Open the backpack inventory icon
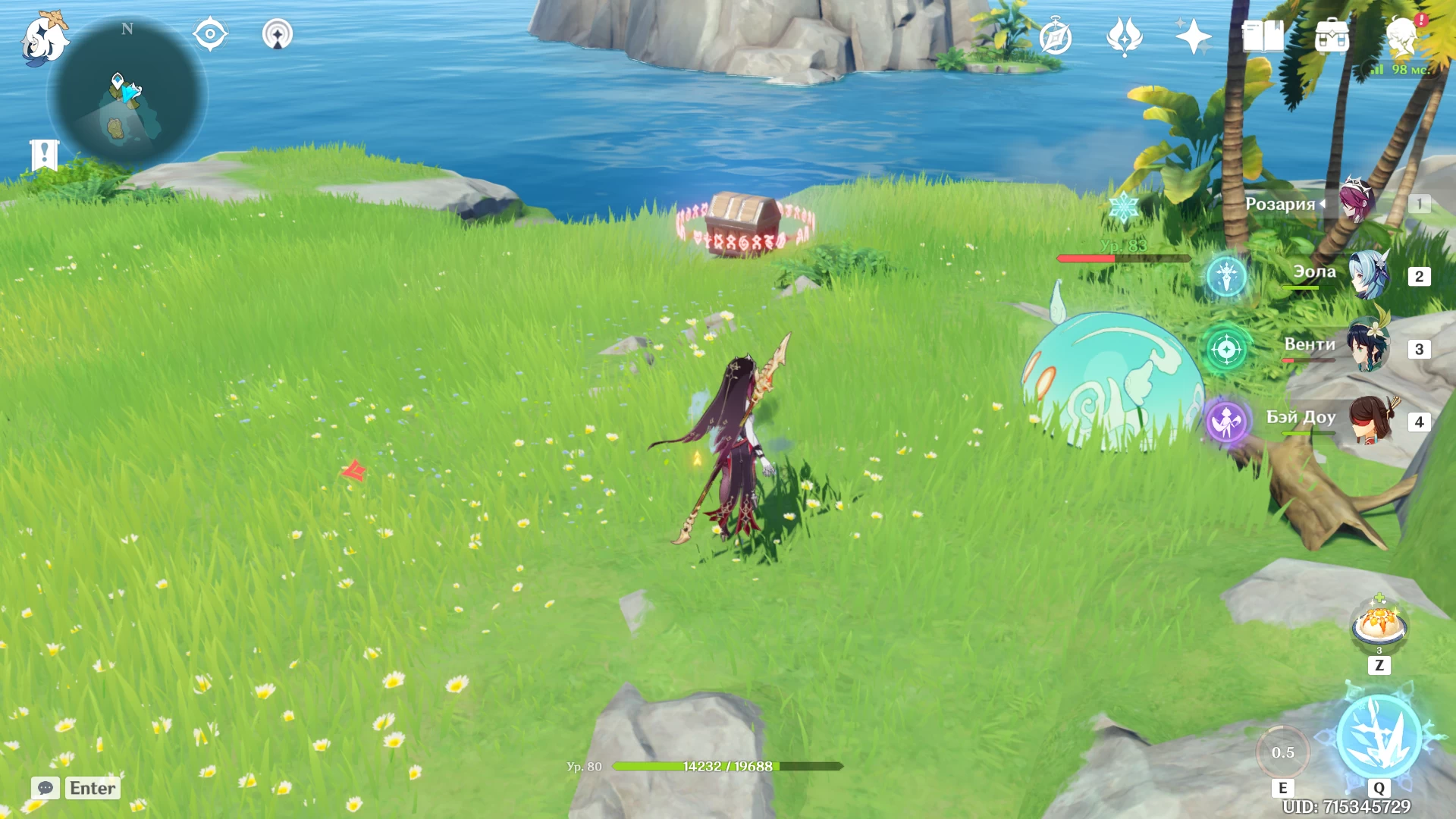 (1332, 36)
